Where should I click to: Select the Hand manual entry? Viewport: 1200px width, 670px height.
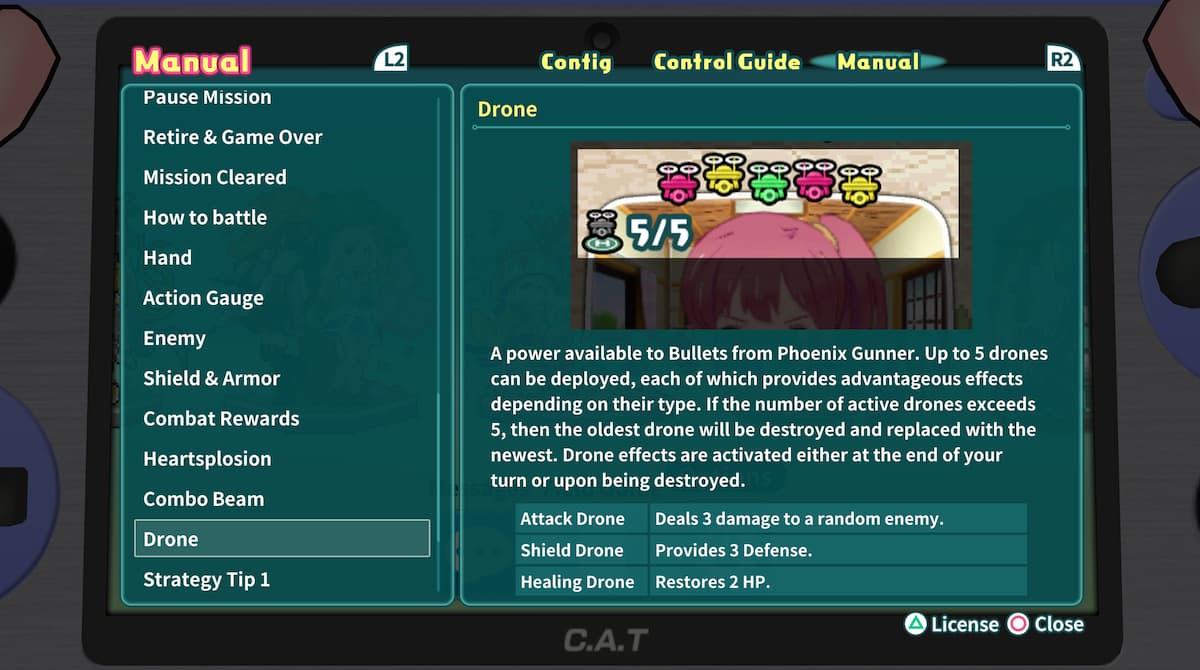167,257
